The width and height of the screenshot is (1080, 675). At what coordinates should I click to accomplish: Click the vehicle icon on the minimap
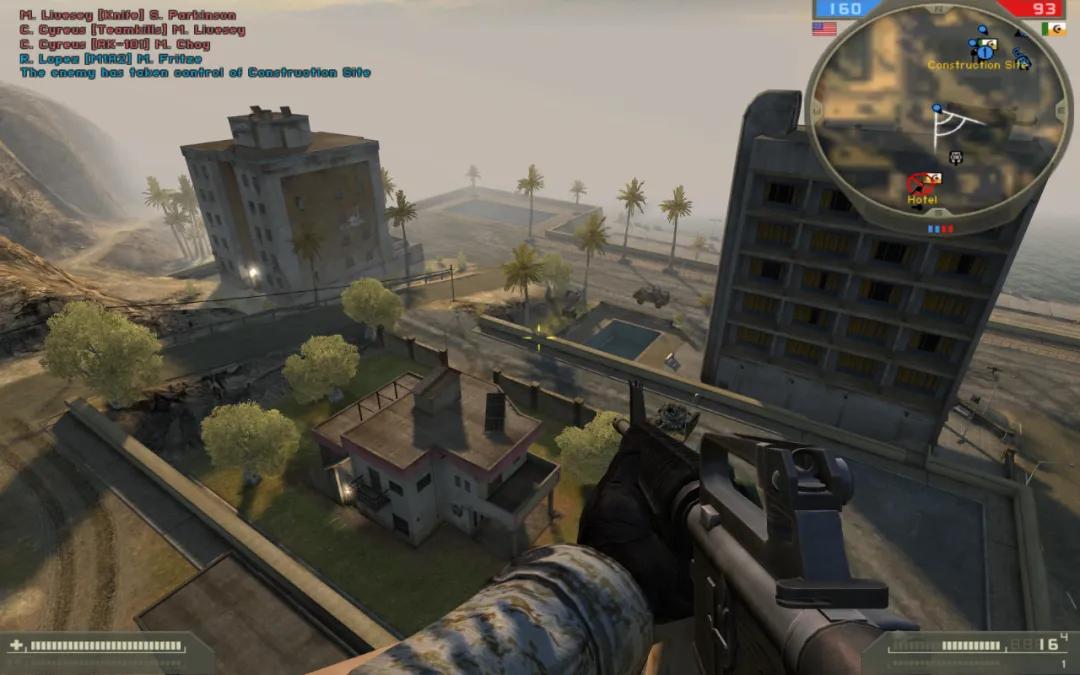(955, 156)
